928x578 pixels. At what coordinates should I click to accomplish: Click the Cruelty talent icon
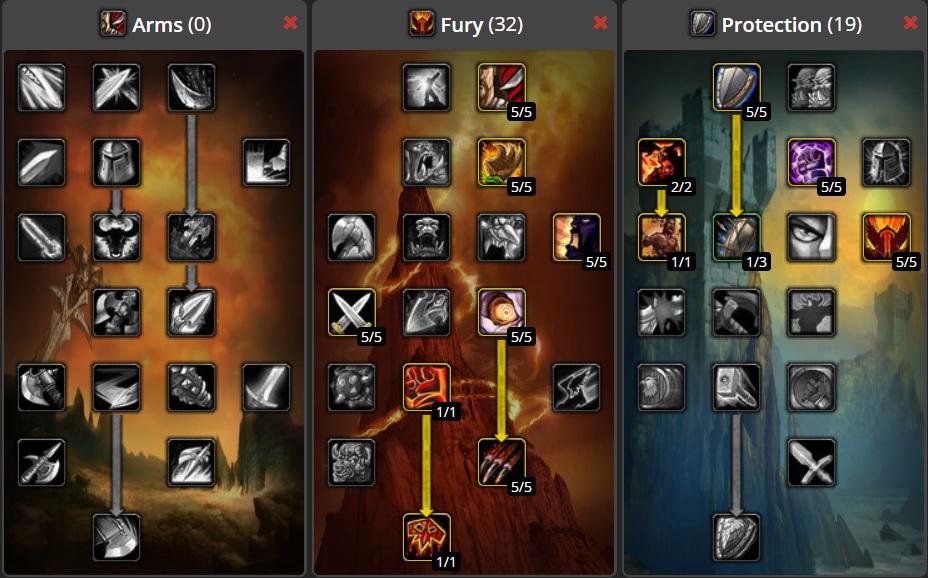pos(502,87)
